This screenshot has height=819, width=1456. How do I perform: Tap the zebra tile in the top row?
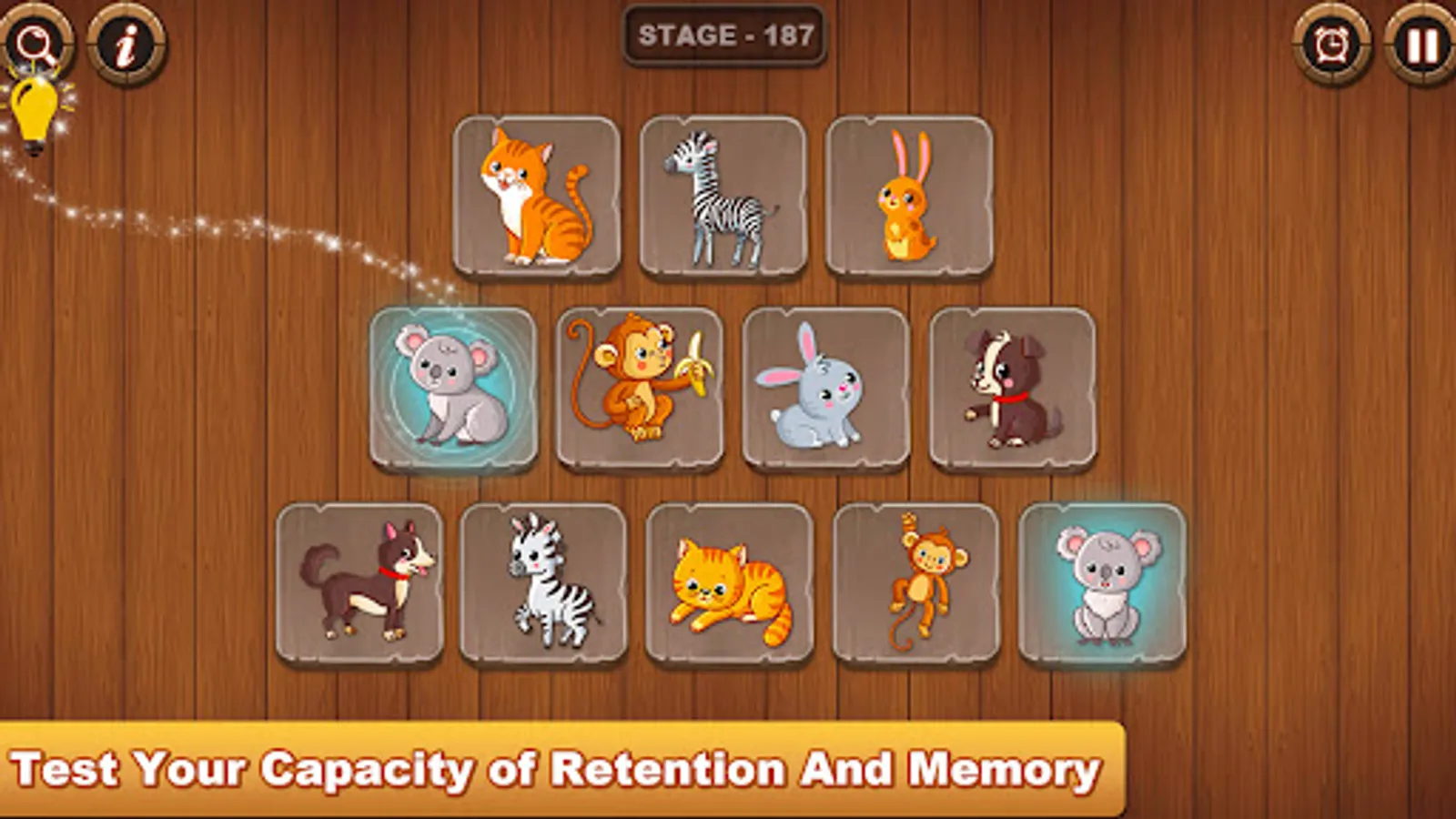[724, 196]
